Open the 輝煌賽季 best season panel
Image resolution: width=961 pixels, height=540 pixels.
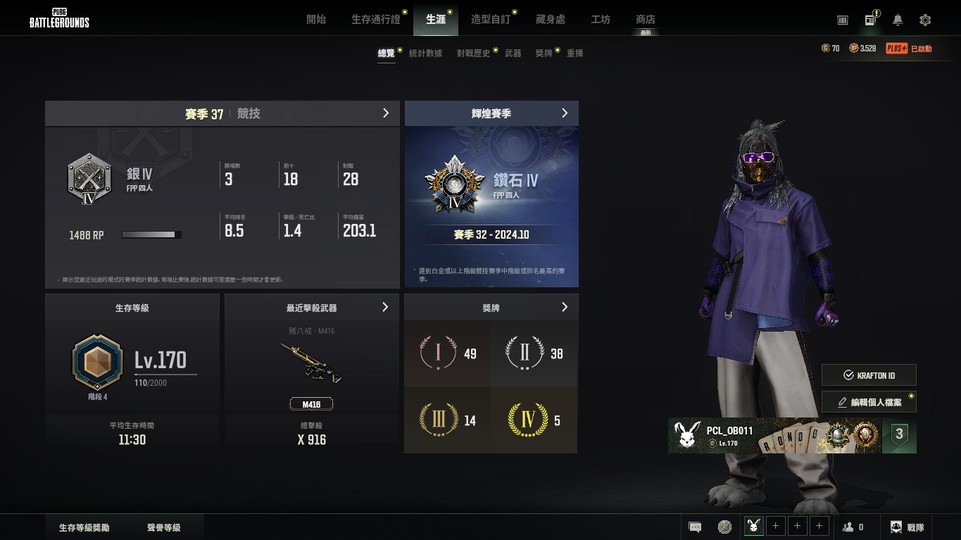tap(564, 114)
